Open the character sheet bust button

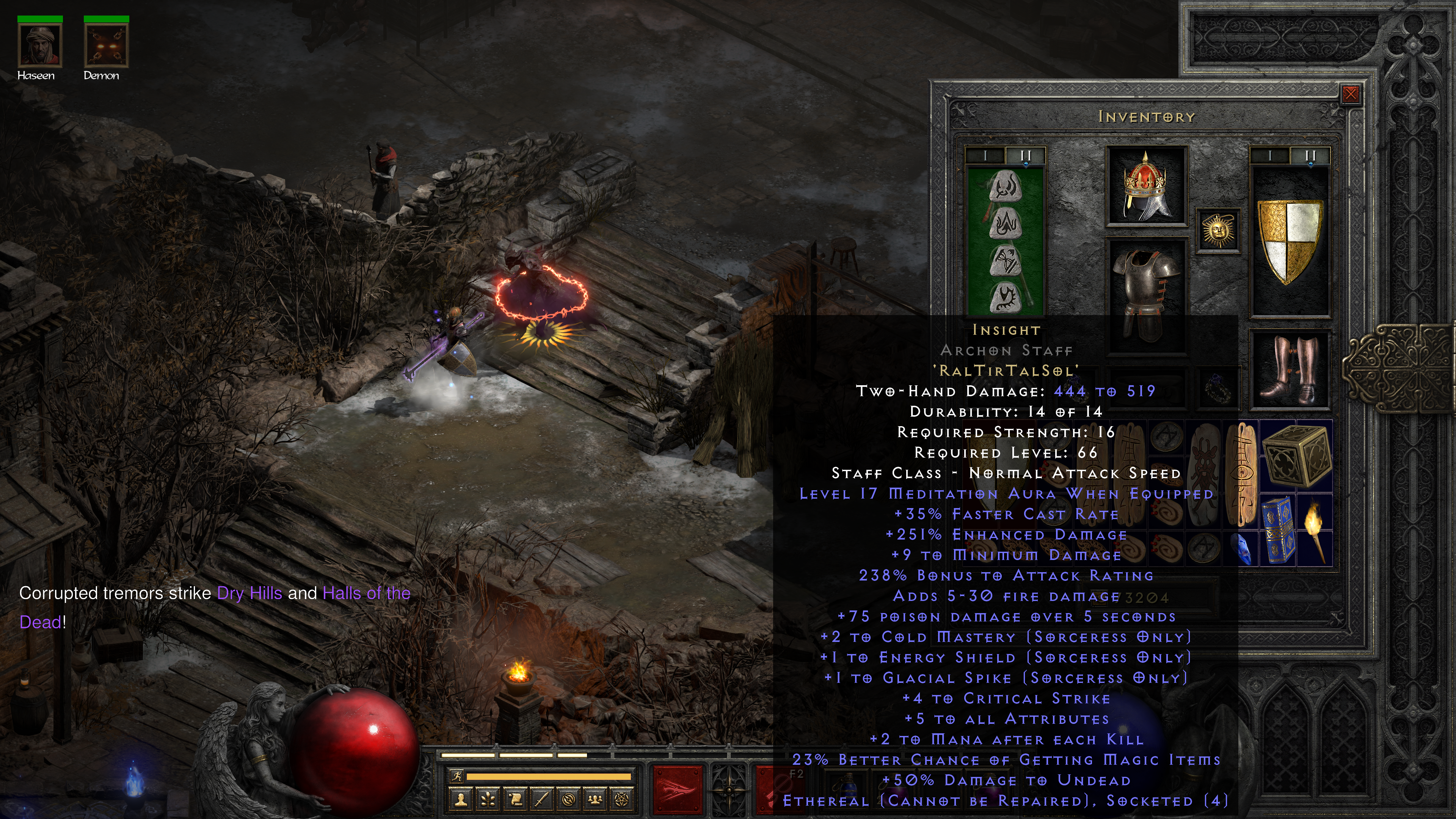click(x=461, y=799)
